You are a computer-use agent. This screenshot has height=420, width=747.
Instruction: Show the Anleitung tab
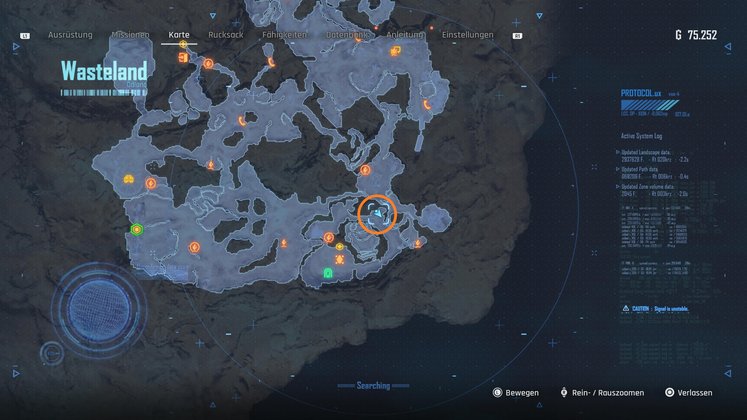pyautogui.click(x=406, y=35)
